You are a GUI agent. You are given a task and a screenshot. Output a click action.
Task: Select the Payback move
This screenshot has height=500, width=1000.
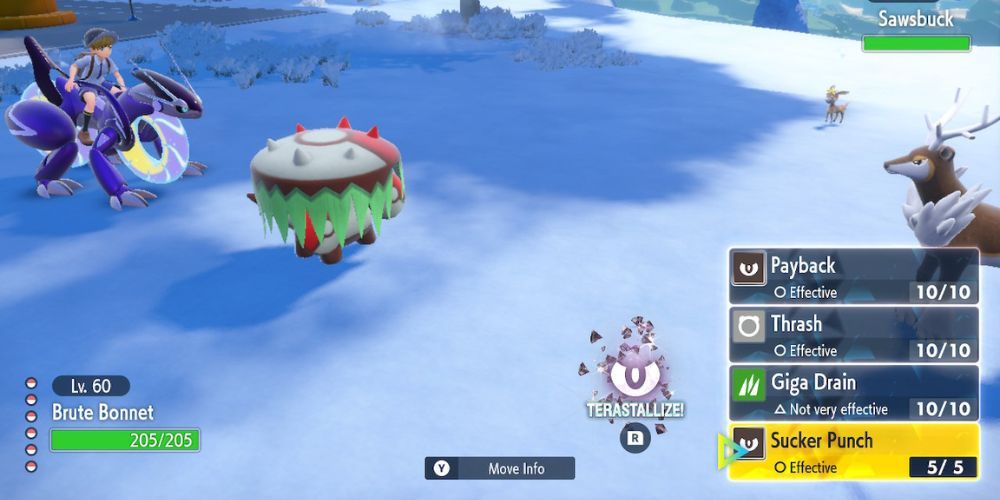point(853,276)
